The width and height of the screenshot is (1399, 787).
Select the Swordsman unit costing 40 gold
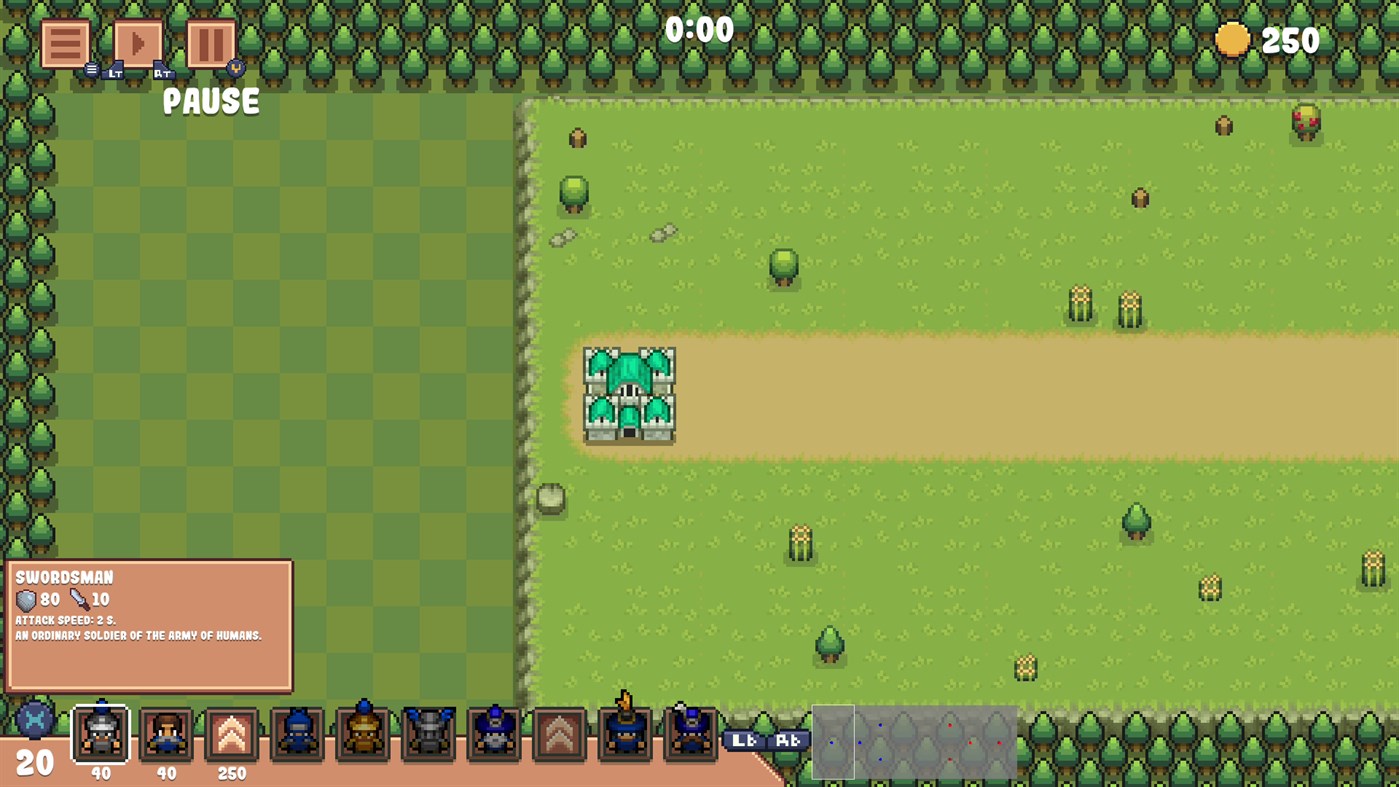[99, 732]
